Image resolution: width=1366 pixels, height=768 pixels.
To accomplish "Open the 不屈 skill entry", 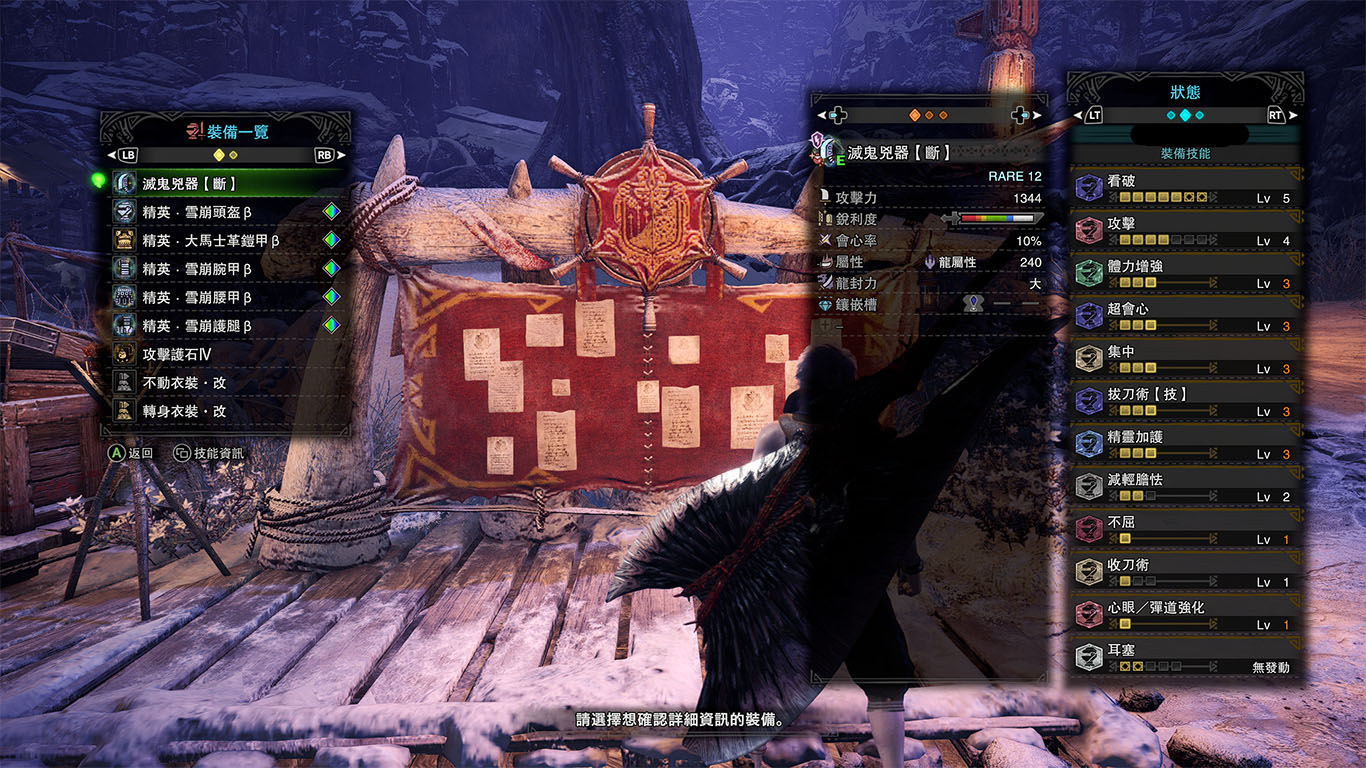I will pyautogui.click(x=1185, y=530).
